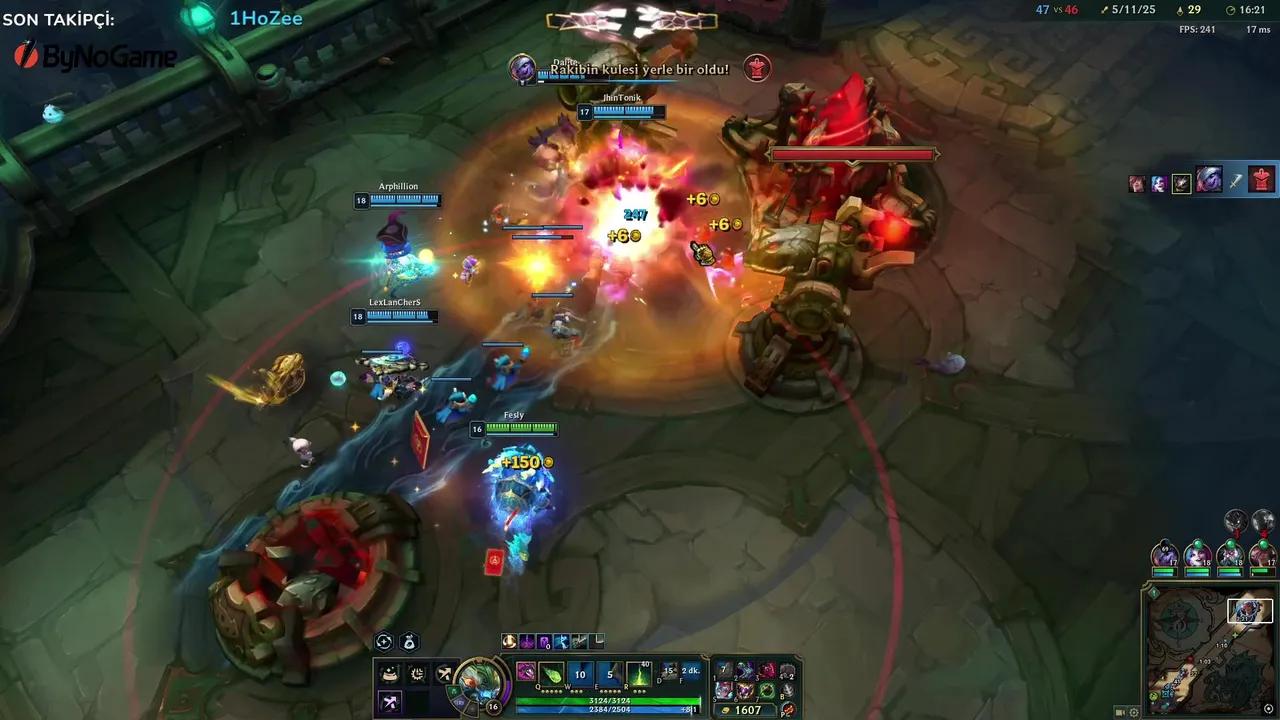Click the level-up plus circle icon
This screenshot has width=1280, height=720.
coord(383,642)
